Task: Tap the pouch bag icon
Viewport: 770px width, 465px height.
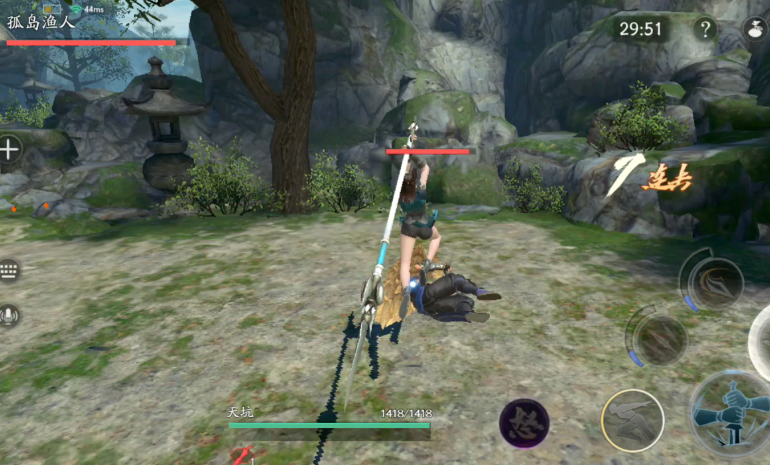Action: [755, 29]
